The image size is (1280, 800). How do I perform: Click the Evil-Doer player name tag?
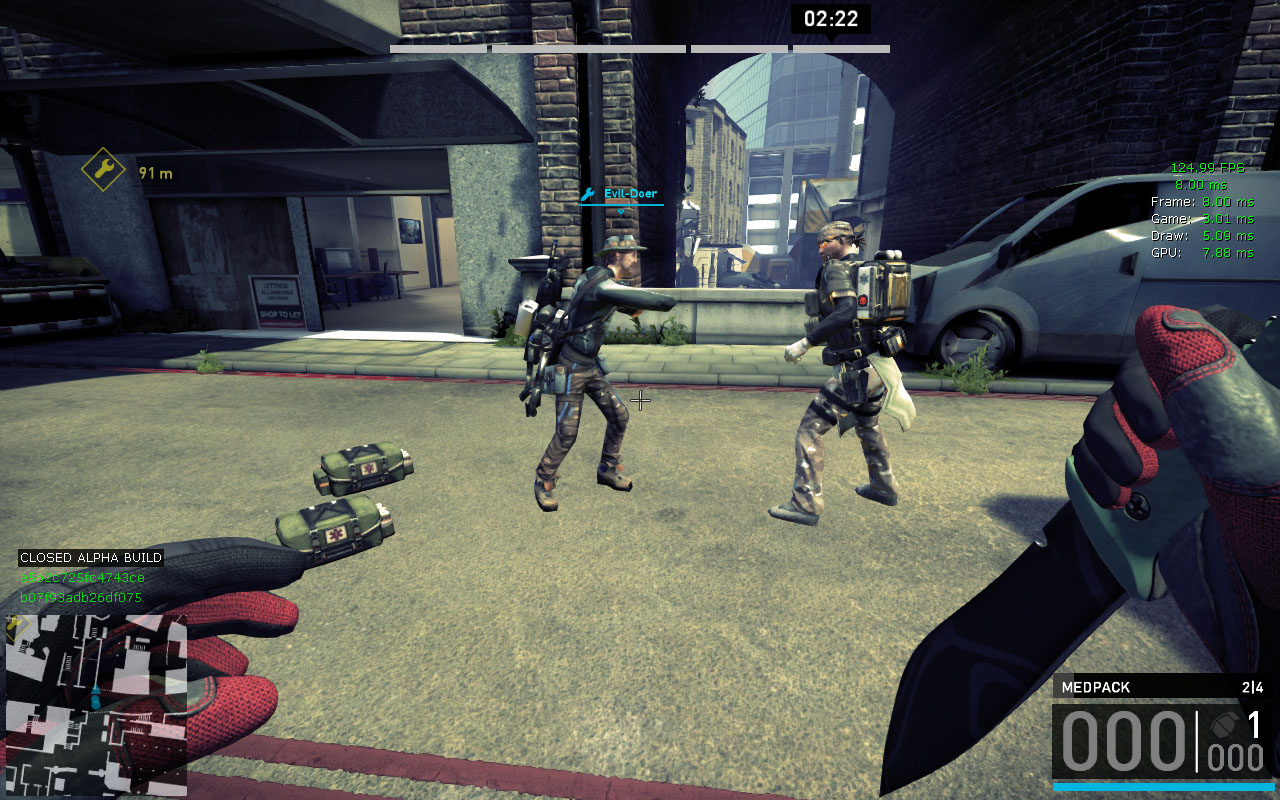(x=629, y=194)
